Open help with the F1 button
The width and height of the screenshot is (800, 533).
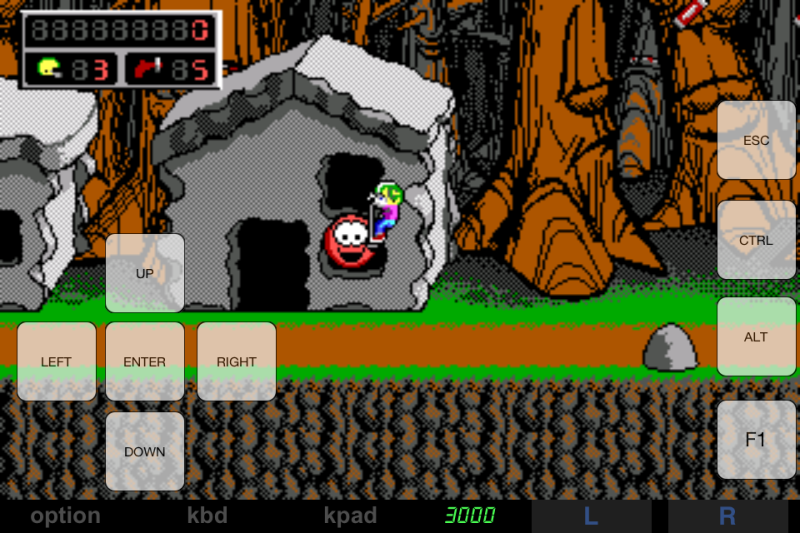[x=756, y=440]
